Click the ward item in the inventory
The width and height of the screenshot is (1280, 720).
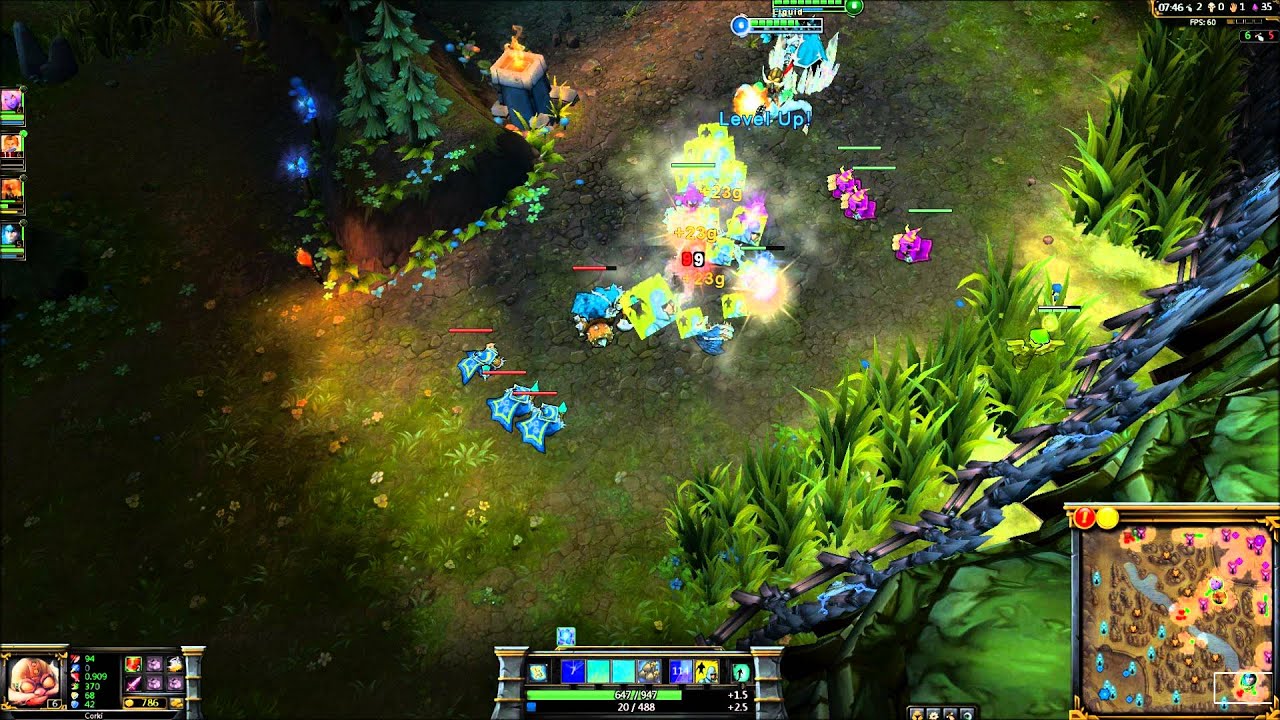[x=177, y=663]
